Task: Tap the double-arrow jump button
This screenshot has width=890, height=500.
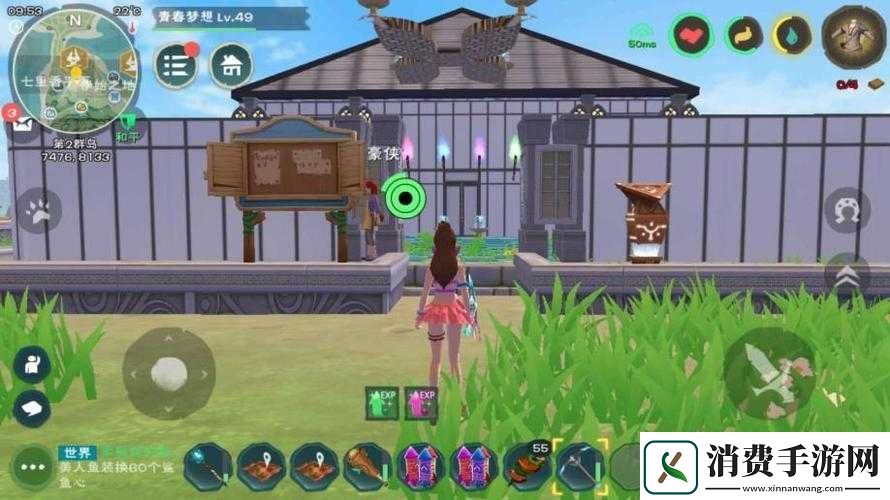Action: tap(846, 275)
